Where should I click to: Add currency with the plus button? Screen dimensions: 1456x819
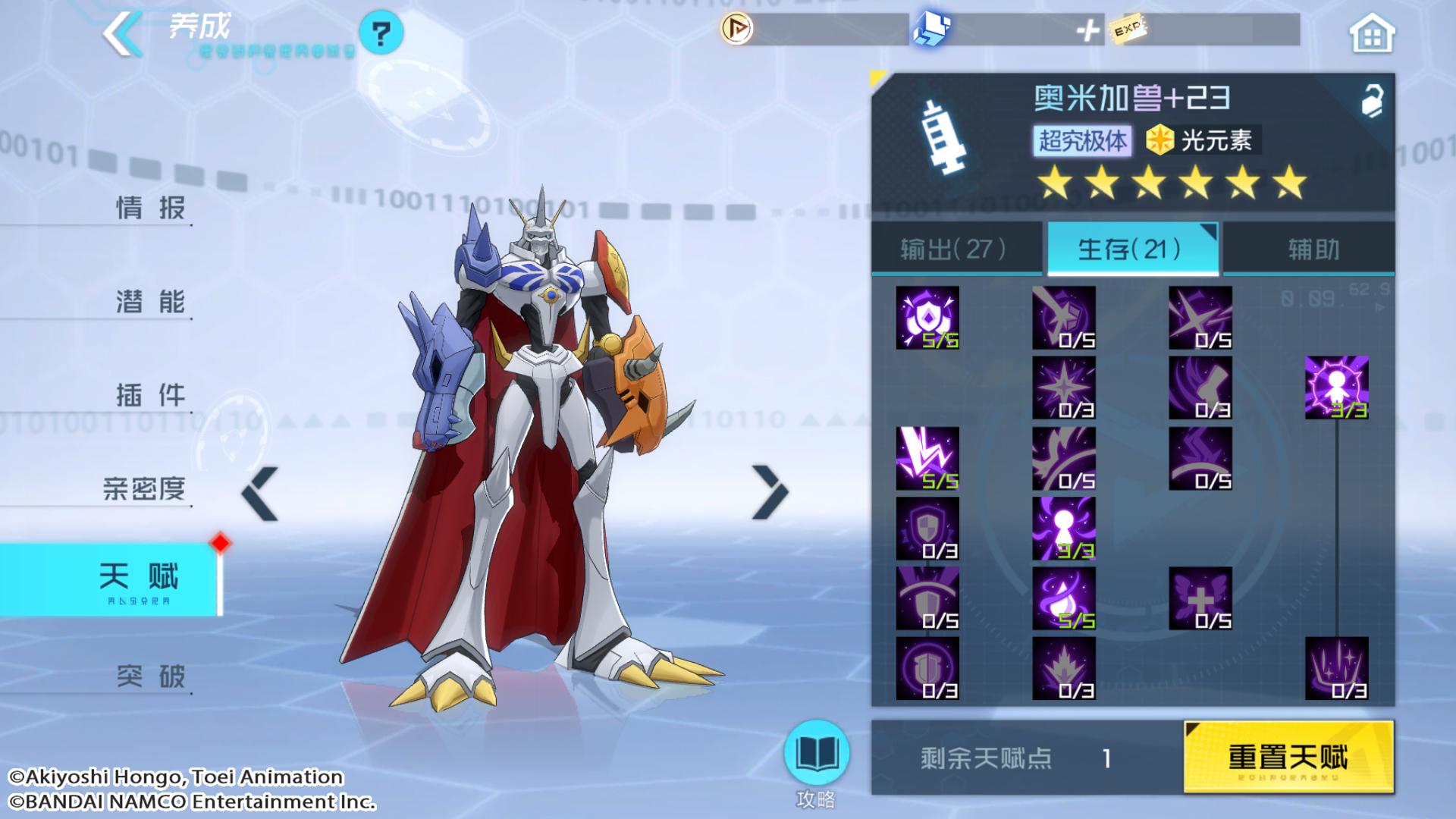[1087, 31]
